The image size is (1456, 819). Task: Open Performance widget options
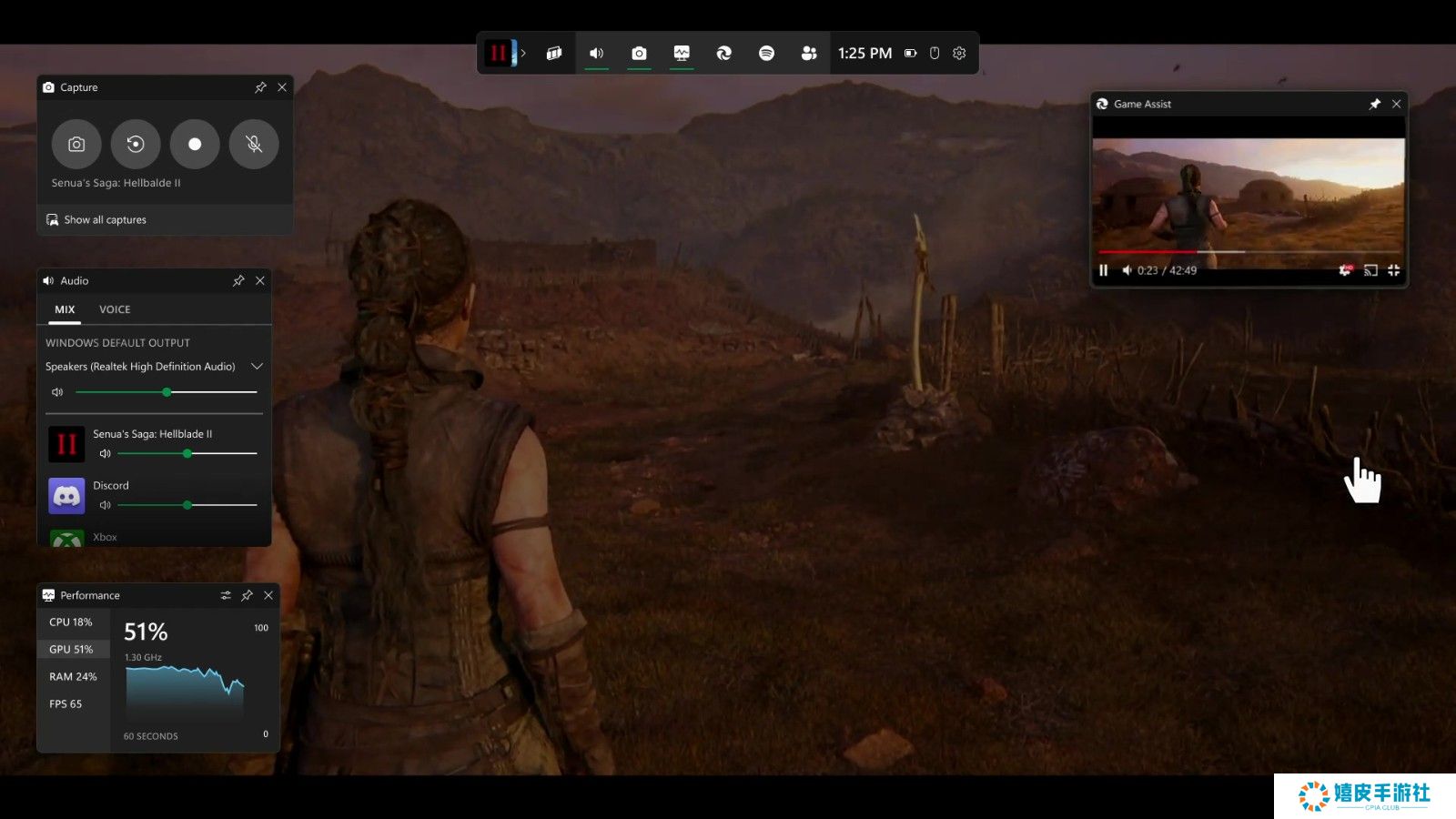226,595
